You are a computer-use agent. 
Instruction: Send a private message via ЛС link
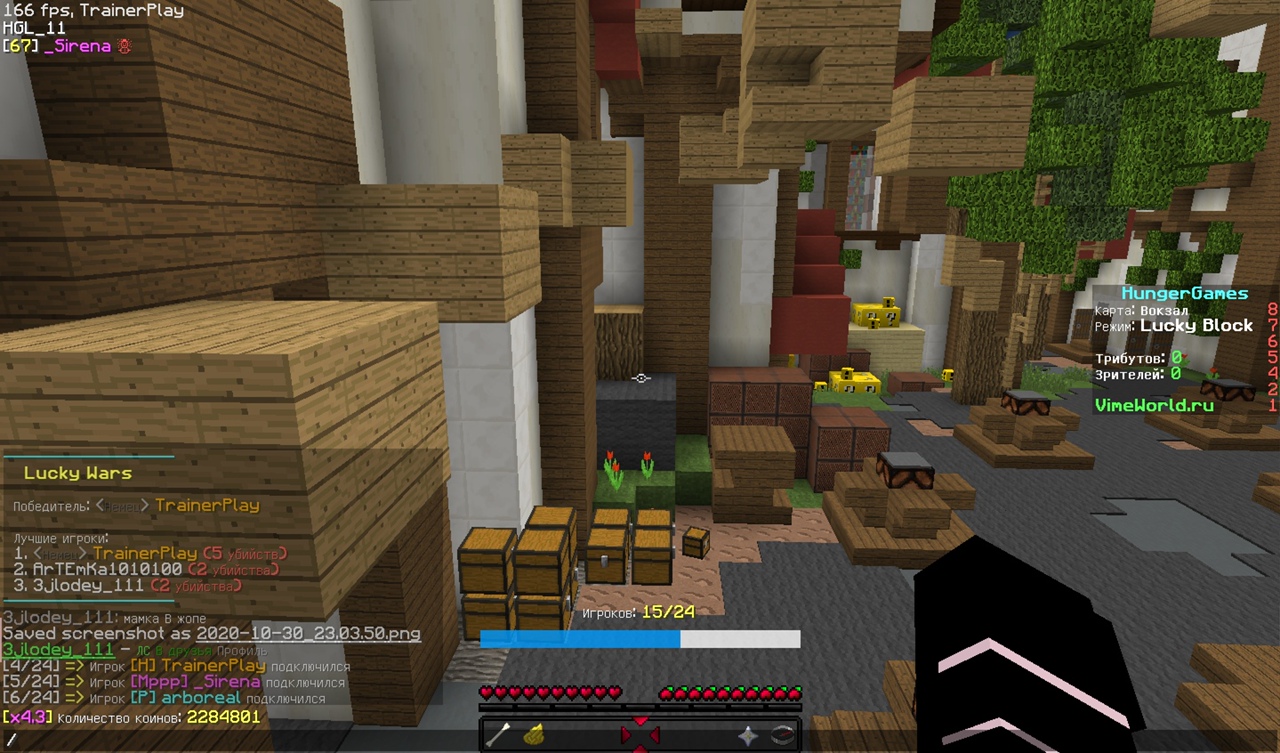tap(145, 651)
